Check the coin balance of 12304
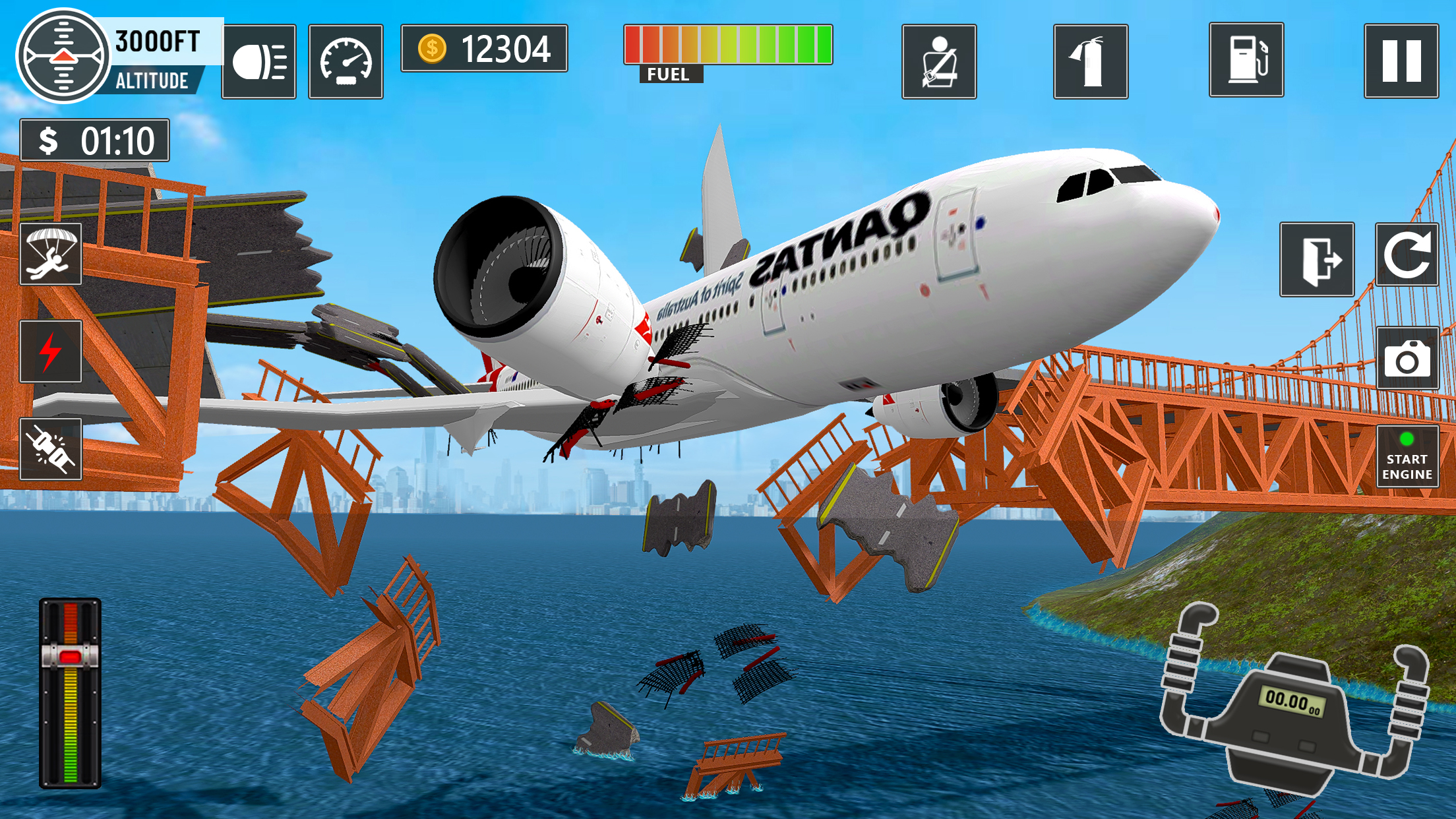The width and height of the screenshot is (1456, 819). [485, 47]
